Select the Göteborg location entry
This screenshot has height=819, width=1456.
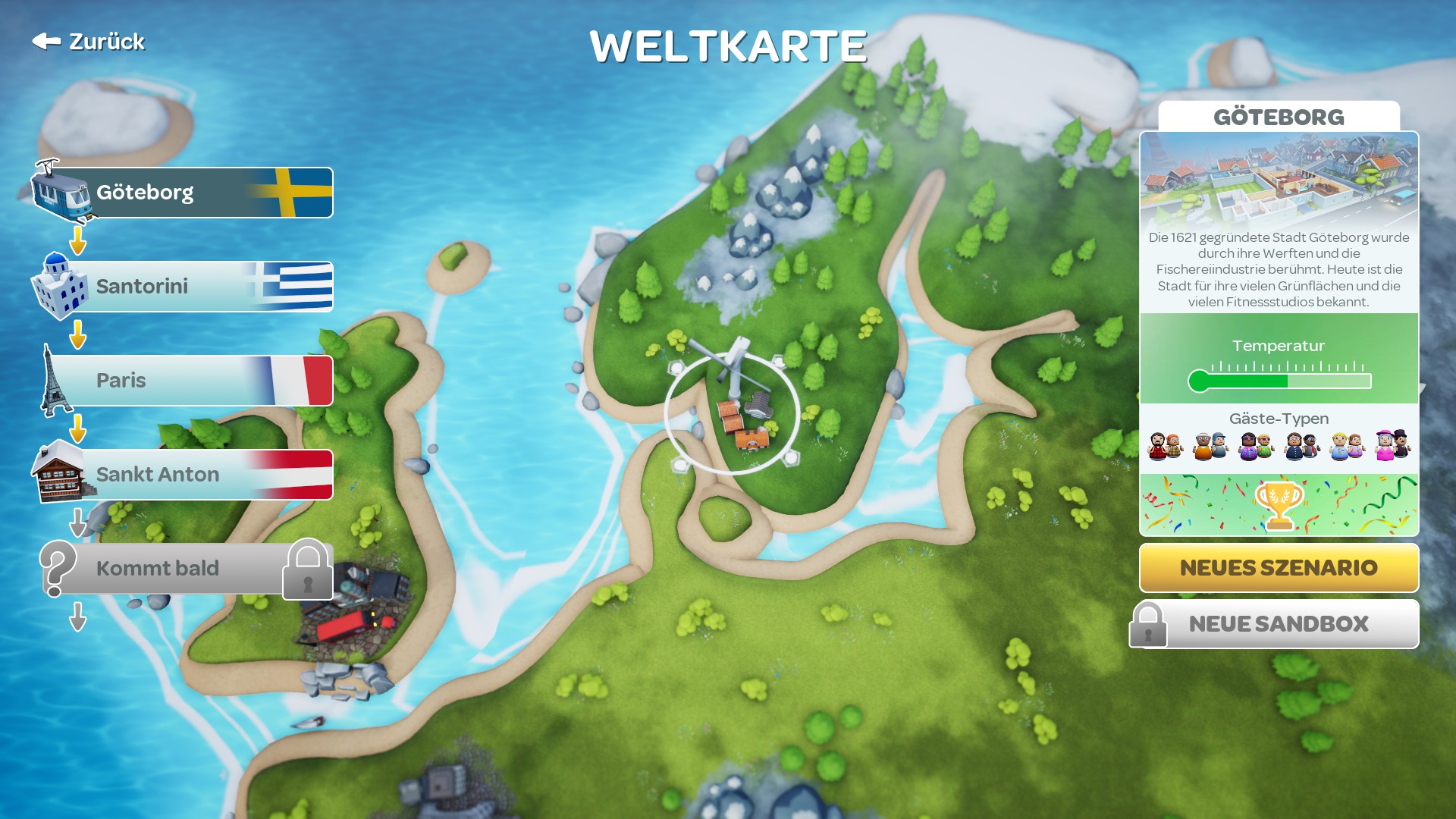182,193
